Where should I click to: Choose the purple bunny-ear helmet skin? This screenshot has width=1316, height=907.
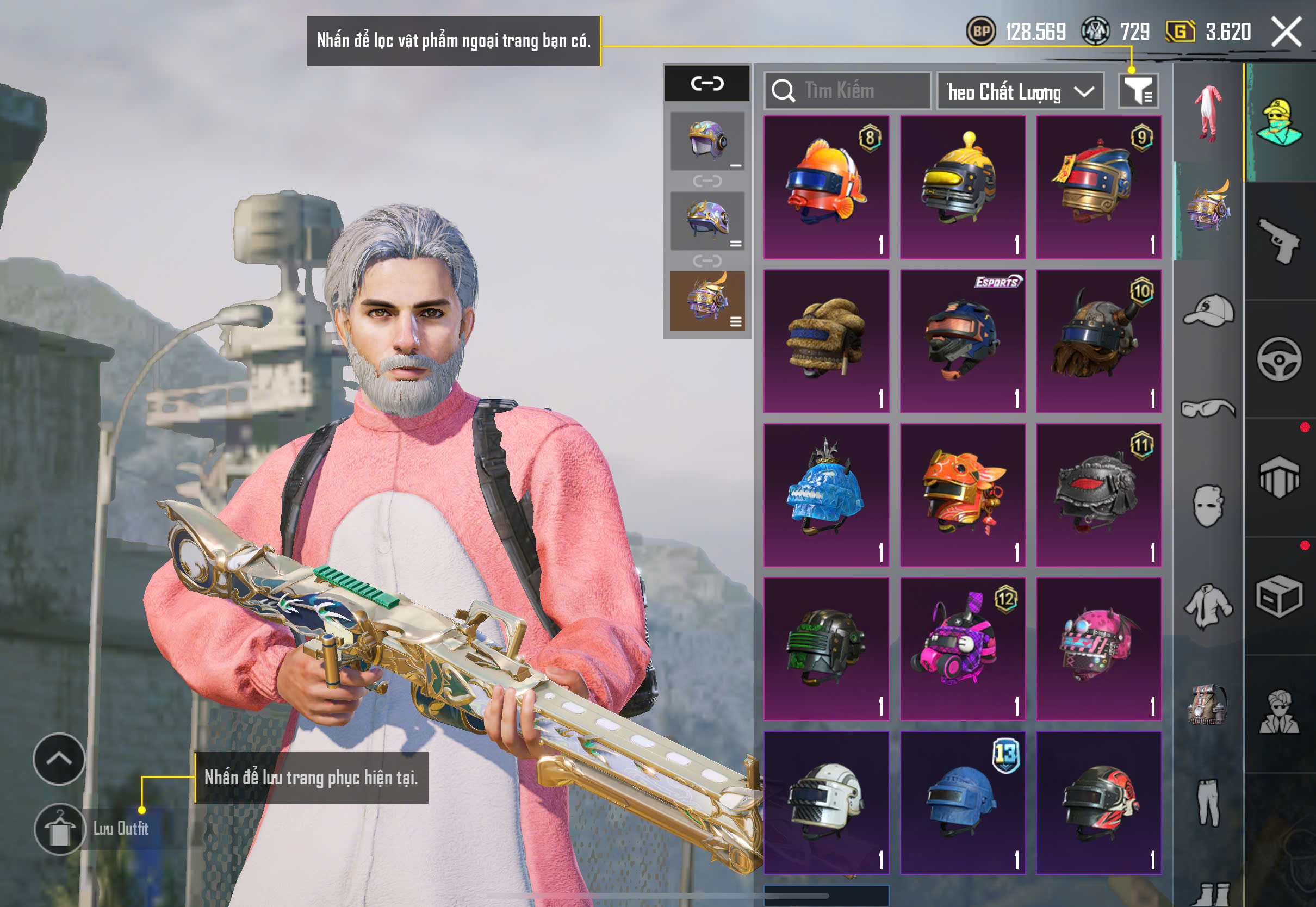pos(963,649)
